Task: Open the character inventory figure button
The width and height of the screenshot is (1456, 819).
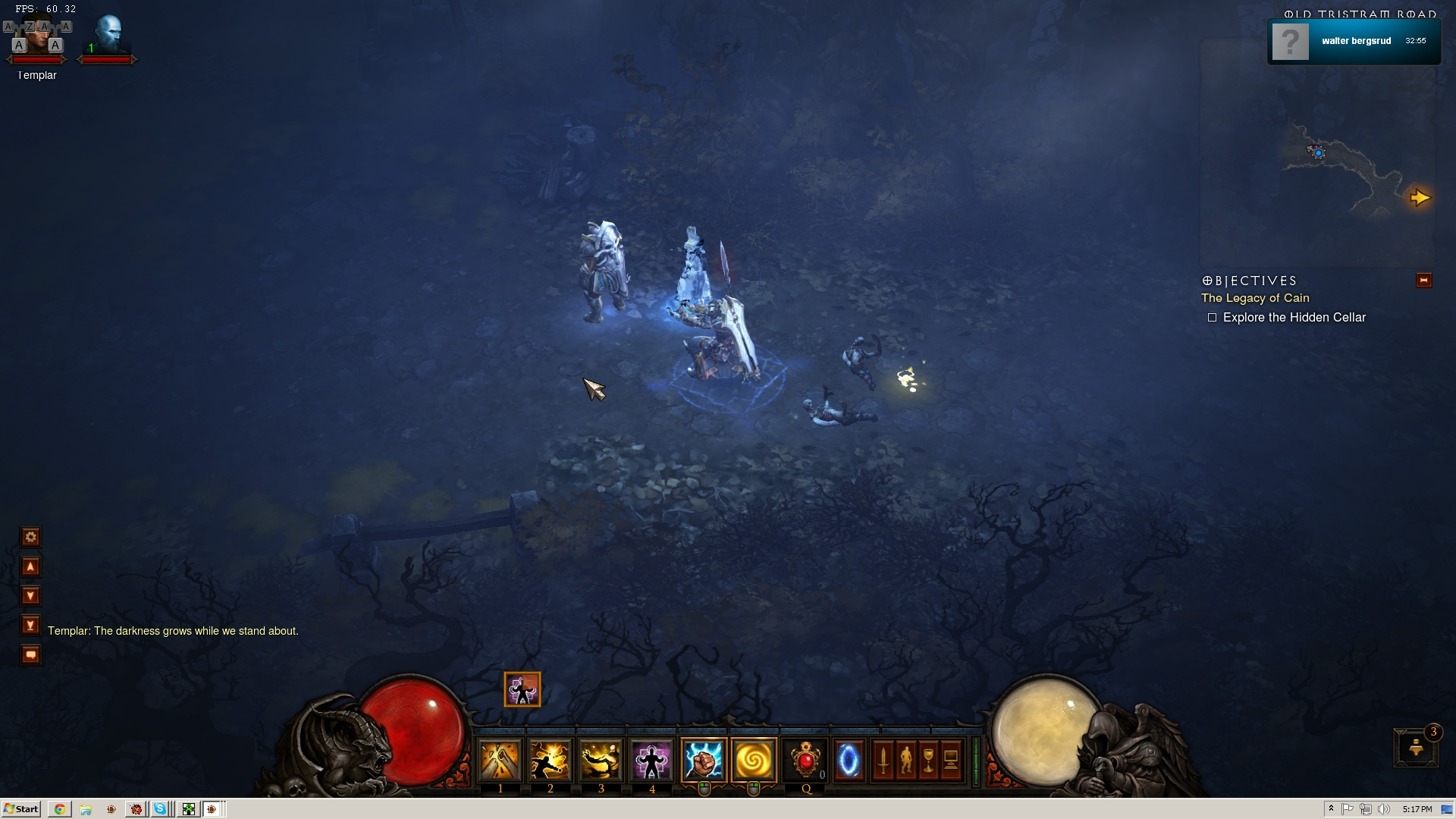Action: (905, 760)
